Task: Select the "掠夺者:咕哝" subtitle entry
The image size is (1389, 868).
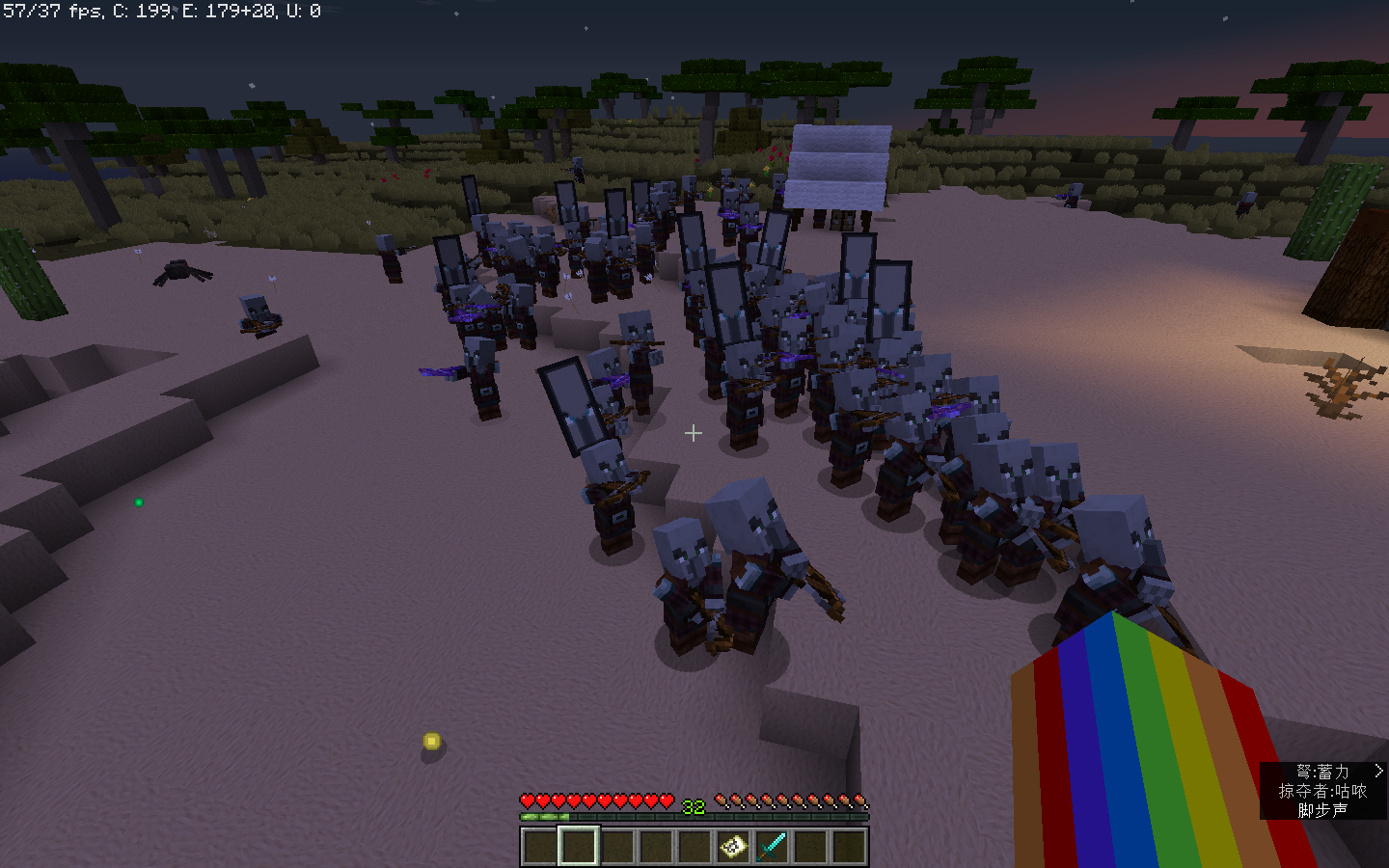Action: tap(1324, 793)
